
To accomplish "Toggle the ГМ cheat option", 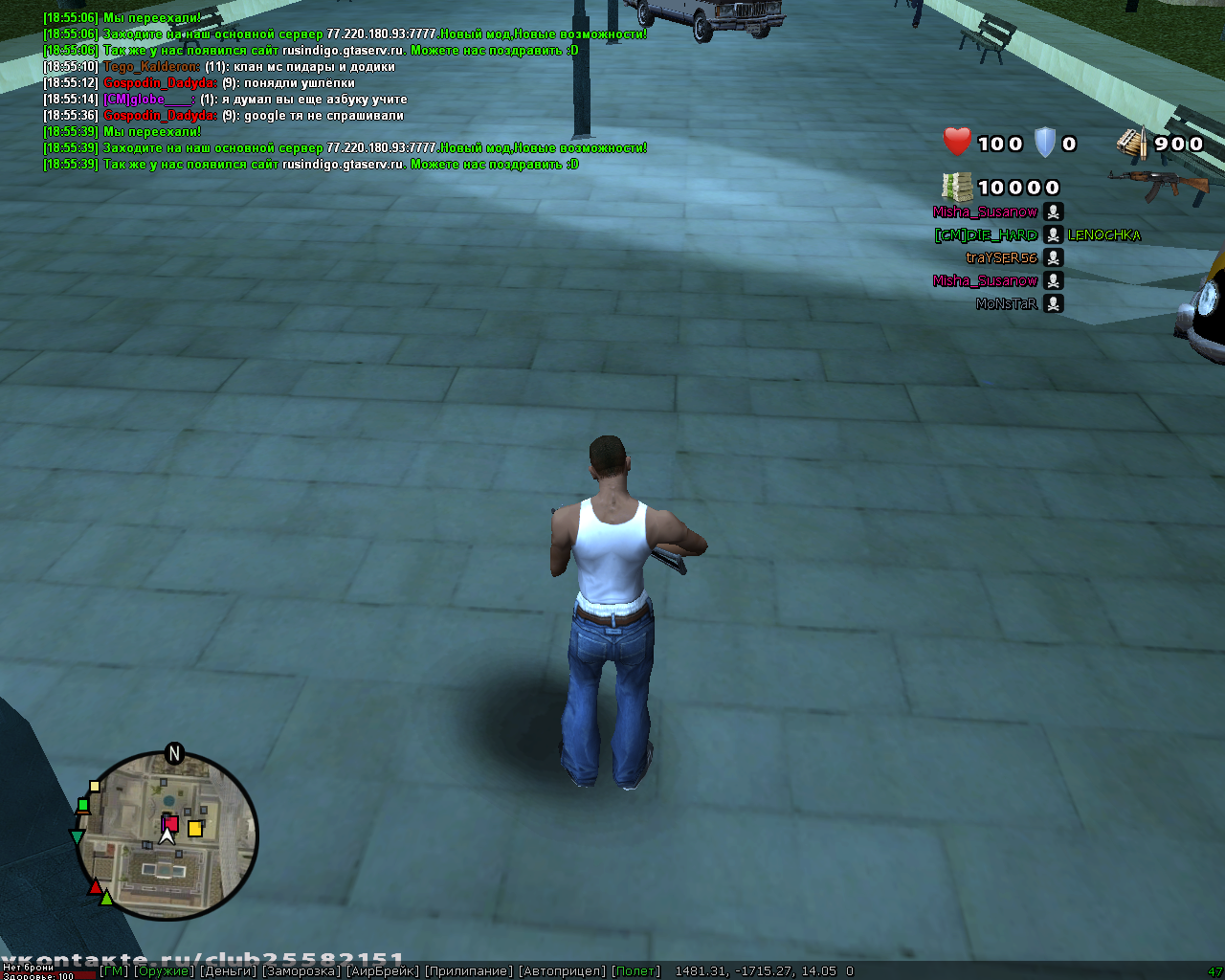I will point(114,971).
